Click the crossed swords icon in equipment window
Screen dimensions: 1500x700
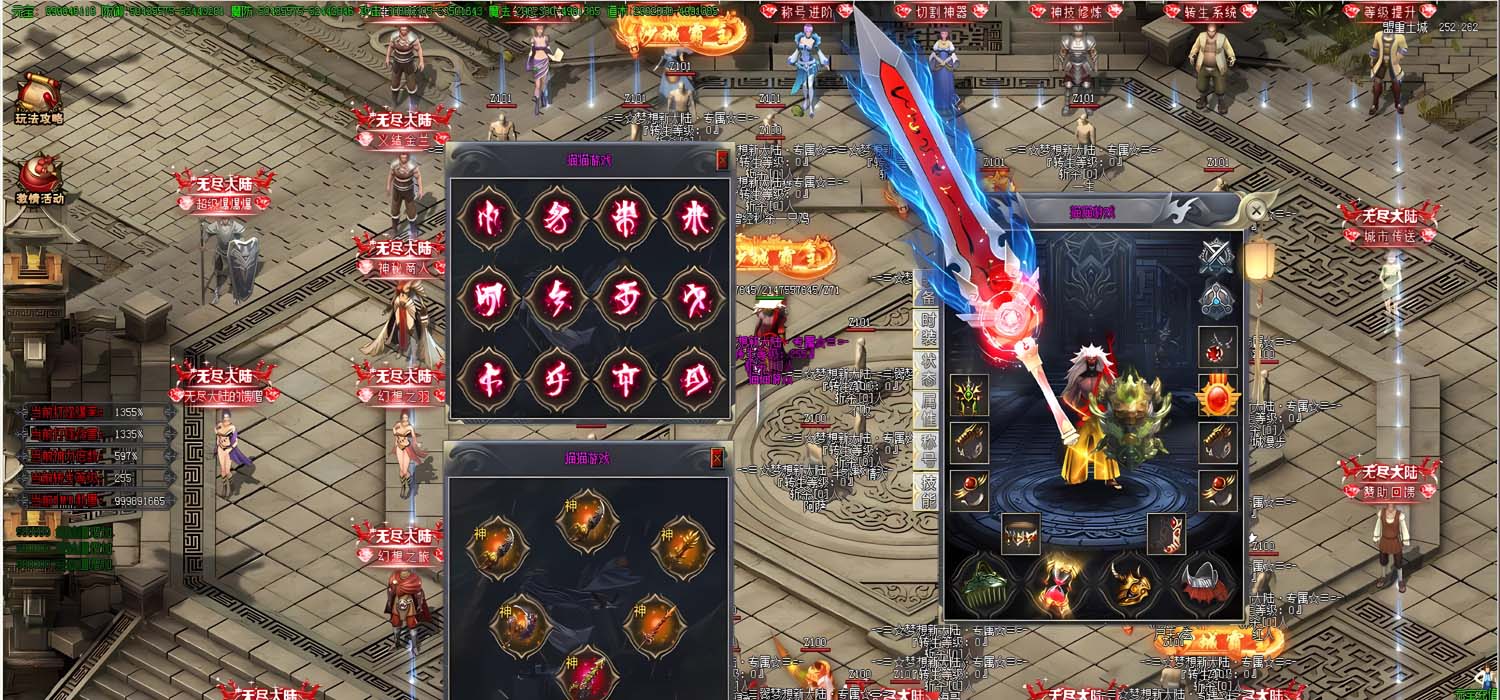1217,257
